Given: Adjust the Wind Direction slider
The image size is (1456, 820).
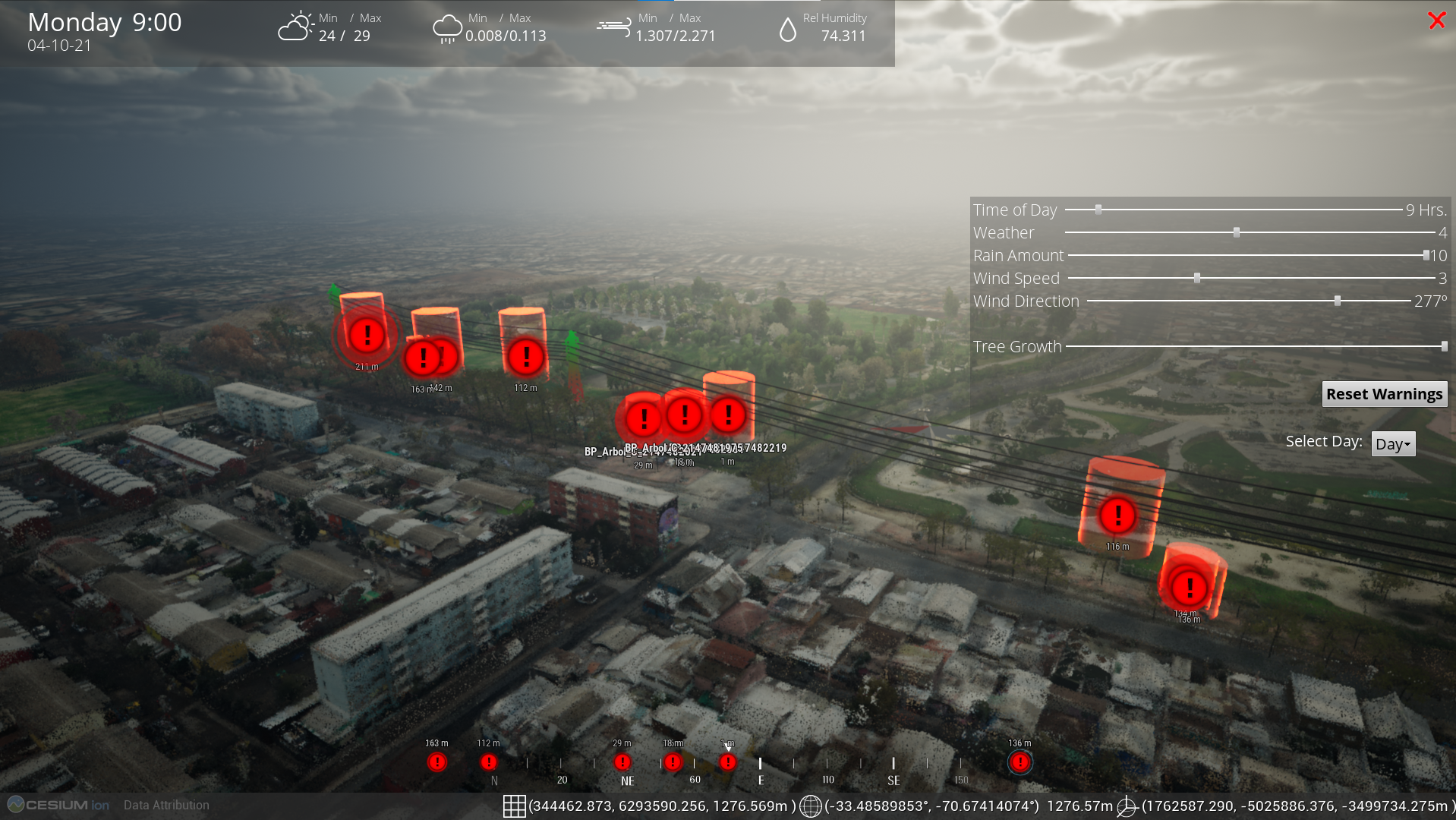Looking at the screenshot, I should click(1338, 301).
